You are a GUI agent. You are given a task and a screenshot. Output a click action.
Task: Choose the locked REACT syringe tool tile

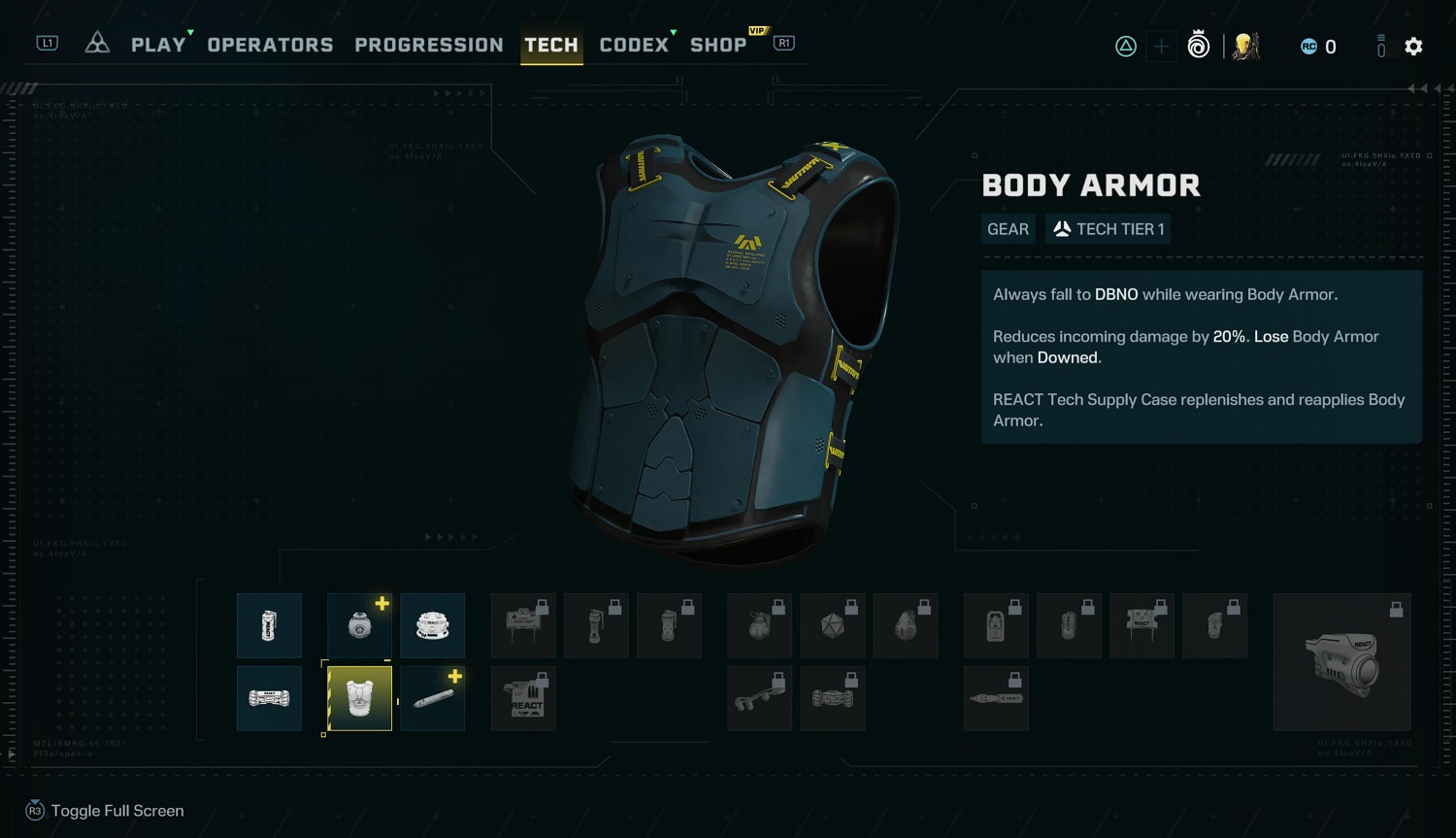pyautogui.click(x=996, y=698)
